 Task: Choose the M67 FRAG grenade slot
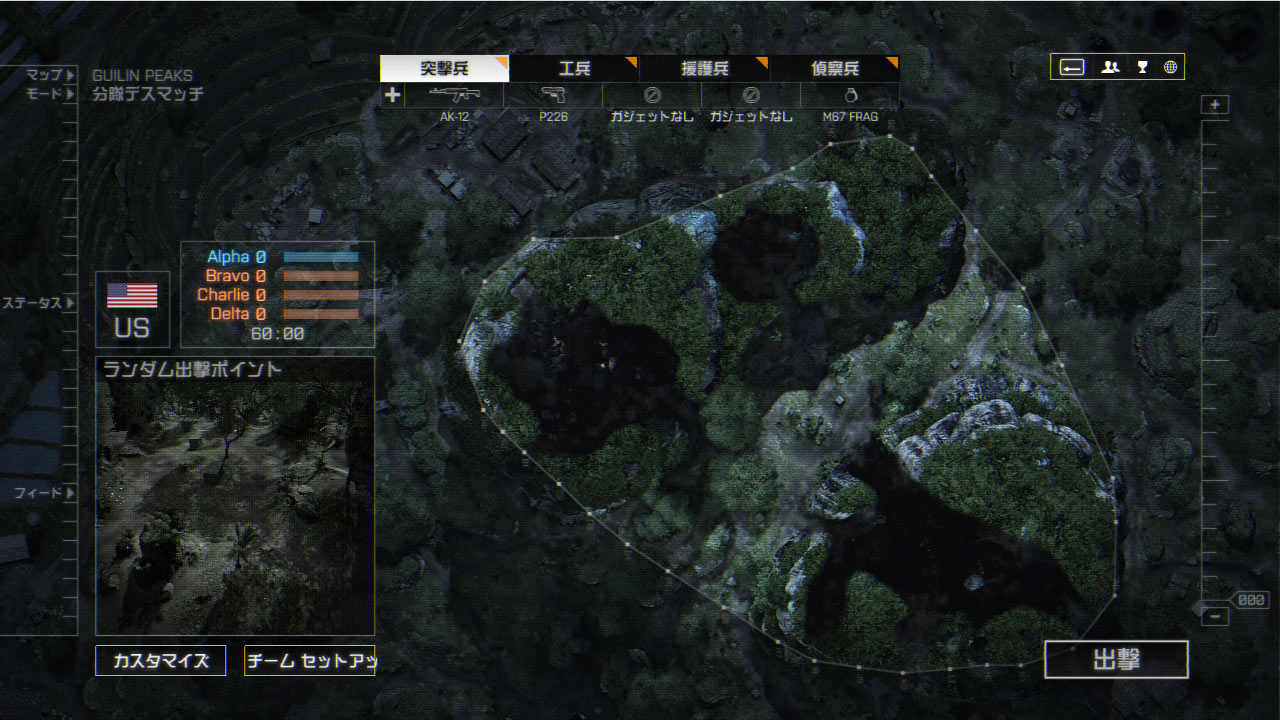coord(850,96)
